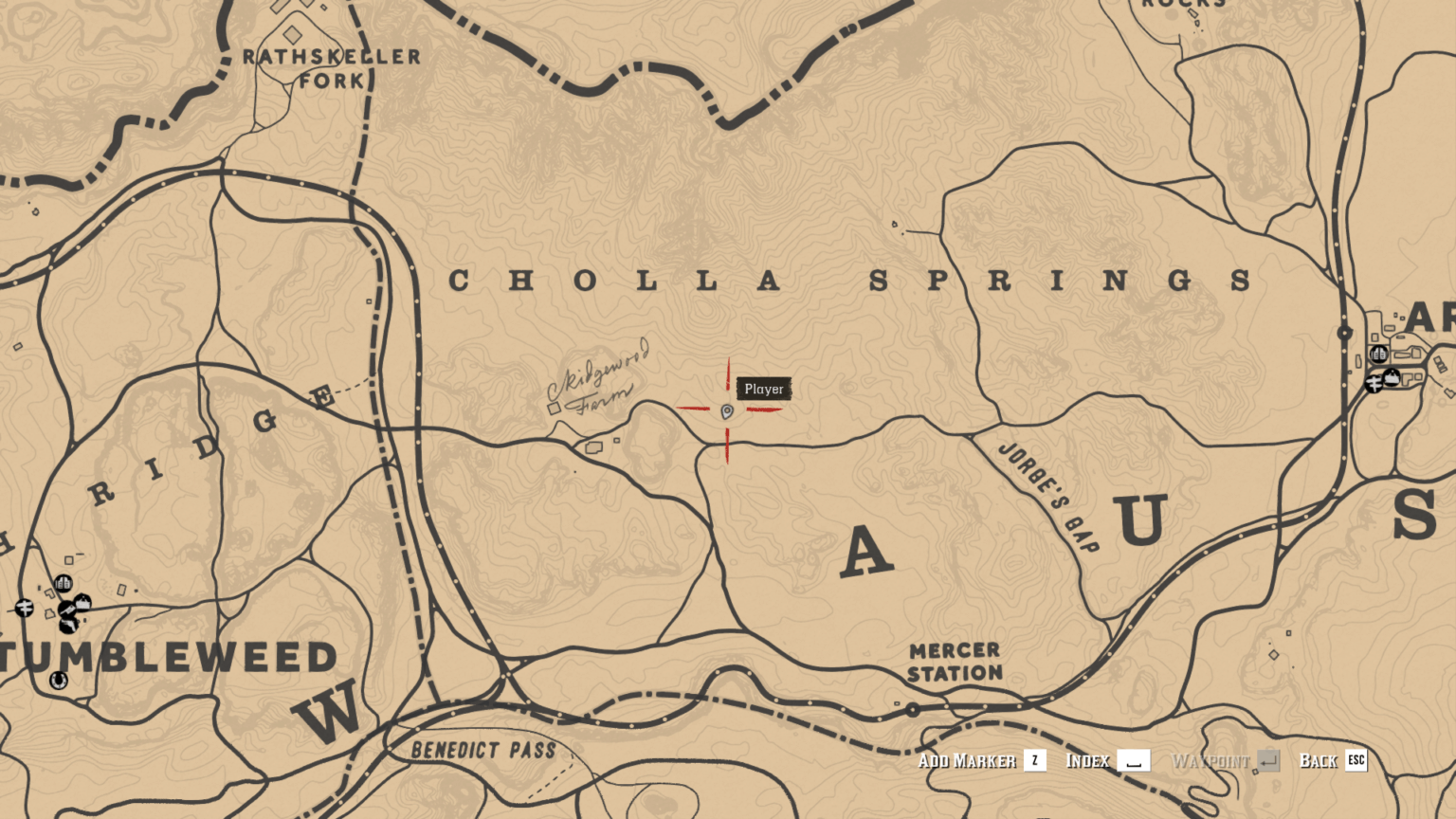This screenshot has width=1456, height=819.
Task: Open the map Index
Action: (x=1088, y=760)
